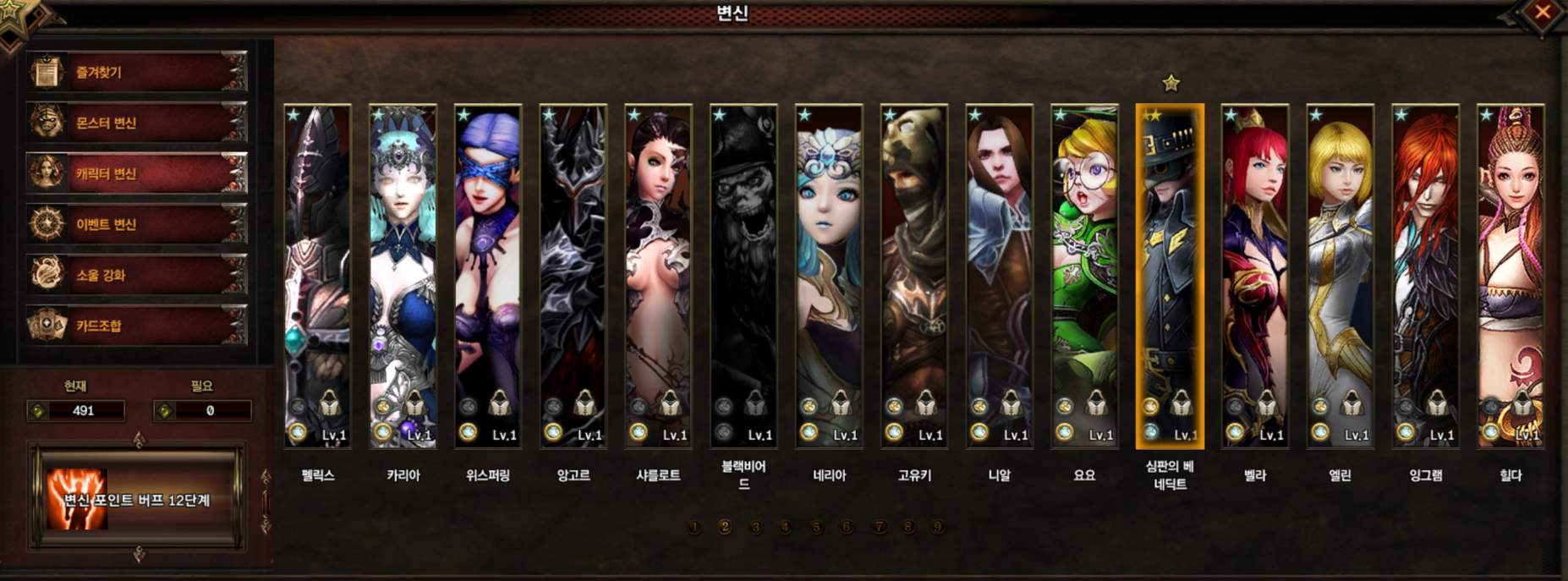Select the 블랙비어드 transformation card
1568x581 pixels.
coord(743,276)
